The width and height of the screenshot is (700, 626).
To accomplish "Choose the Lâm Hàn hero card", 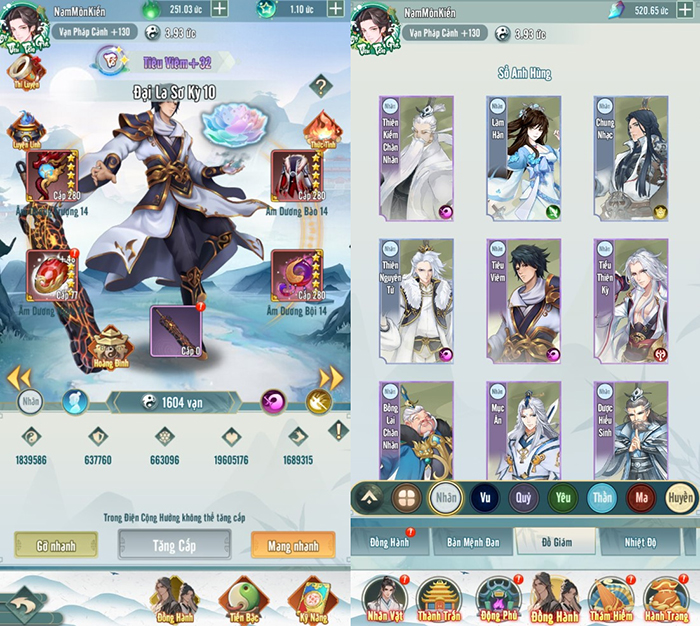I will click(523, 157).
